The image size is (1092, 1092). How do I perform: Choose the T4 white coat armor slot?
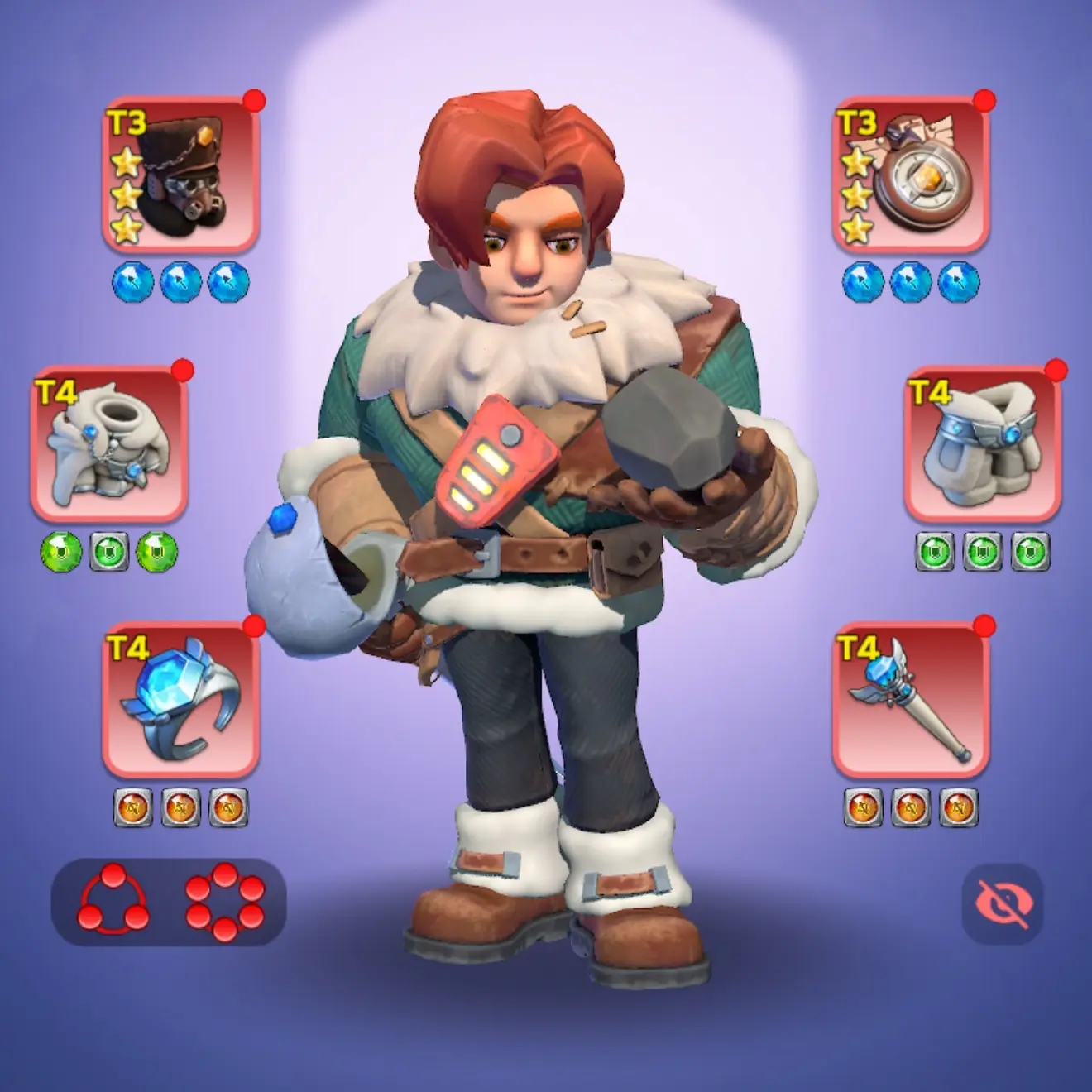click(110, 444)
